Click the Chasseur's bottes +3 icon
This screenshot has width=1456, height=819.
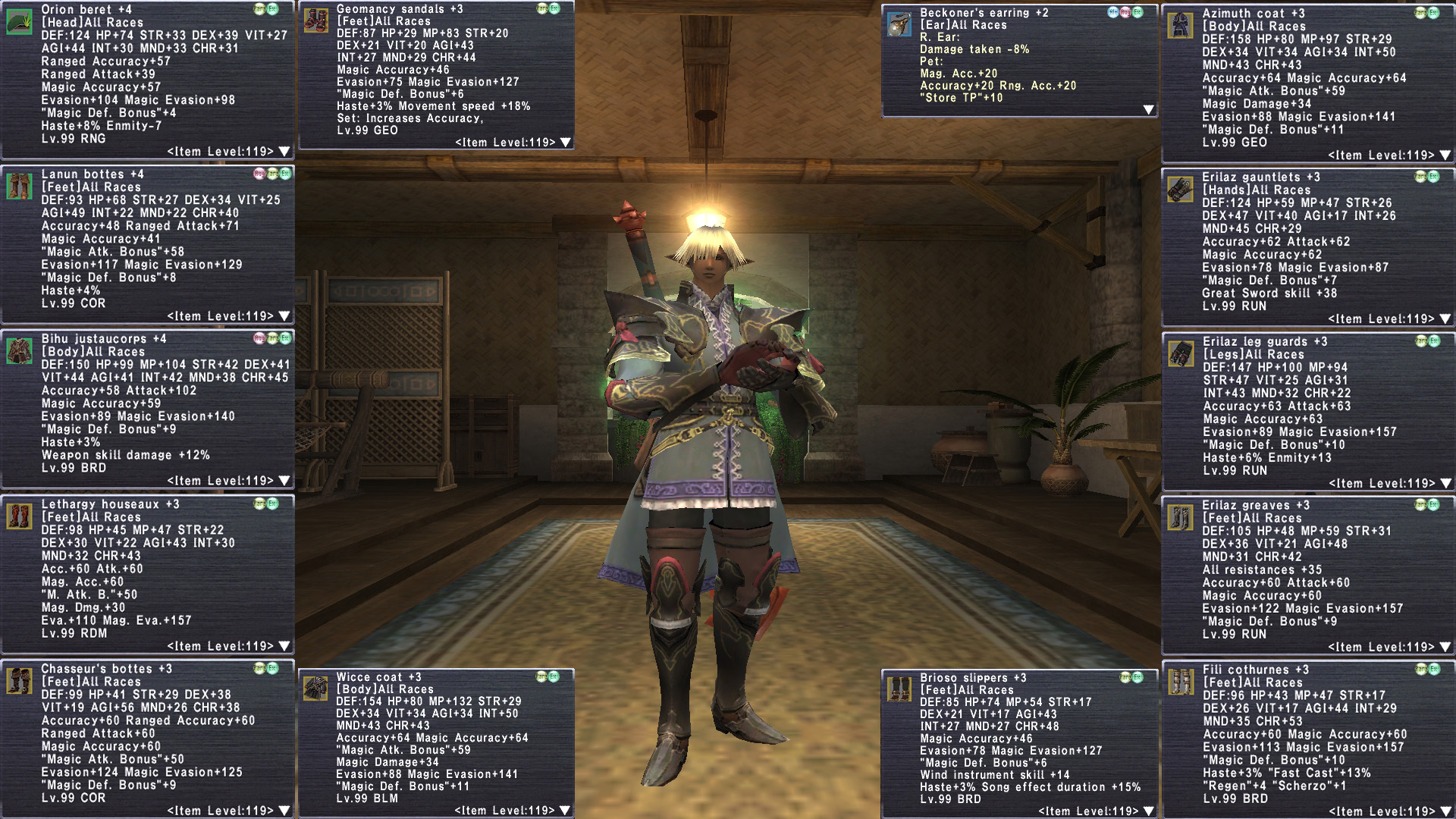(19, 680)
